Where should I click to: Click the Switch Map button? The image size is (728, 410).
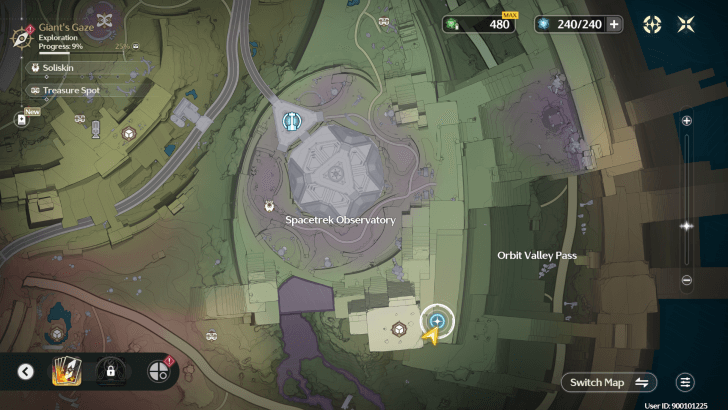tap(609, 382)
